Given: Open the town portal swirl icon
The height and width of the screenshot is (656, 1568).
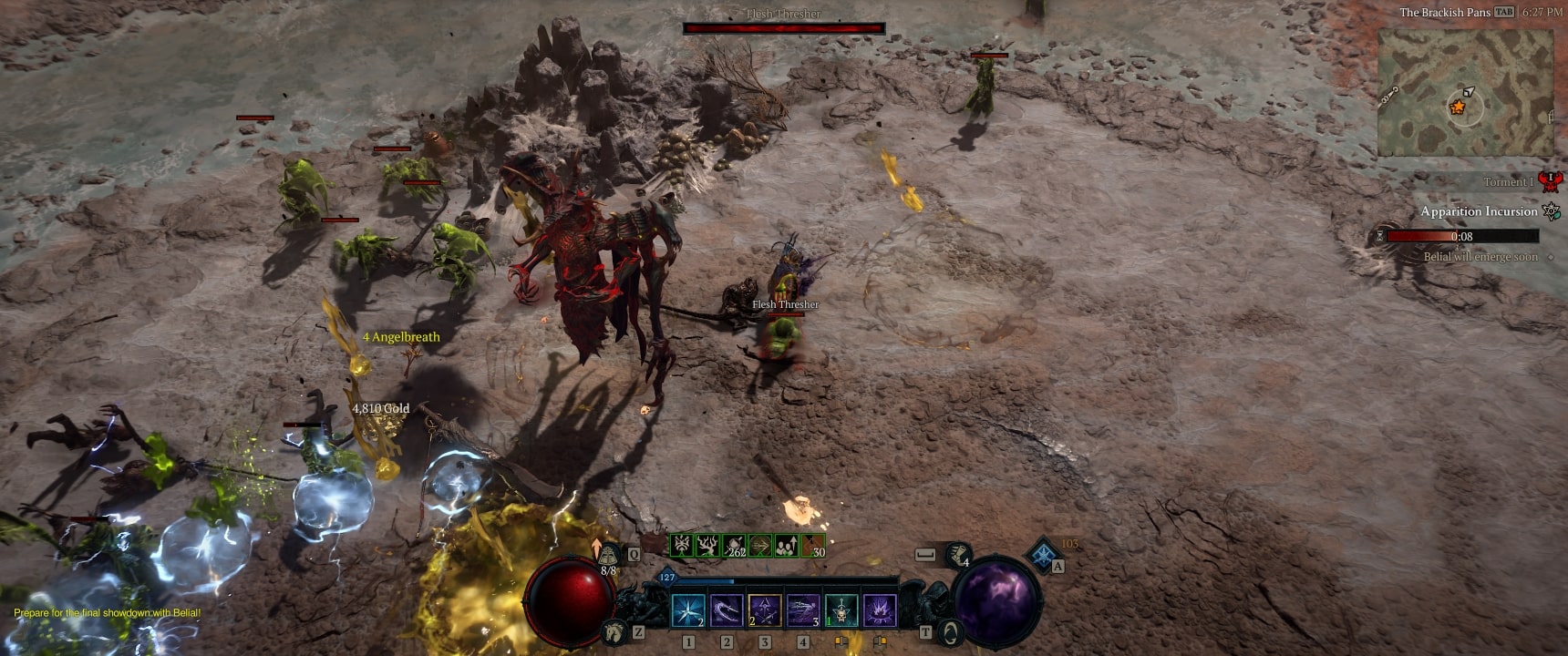Looking at the screenshot, I should point(949,630).
